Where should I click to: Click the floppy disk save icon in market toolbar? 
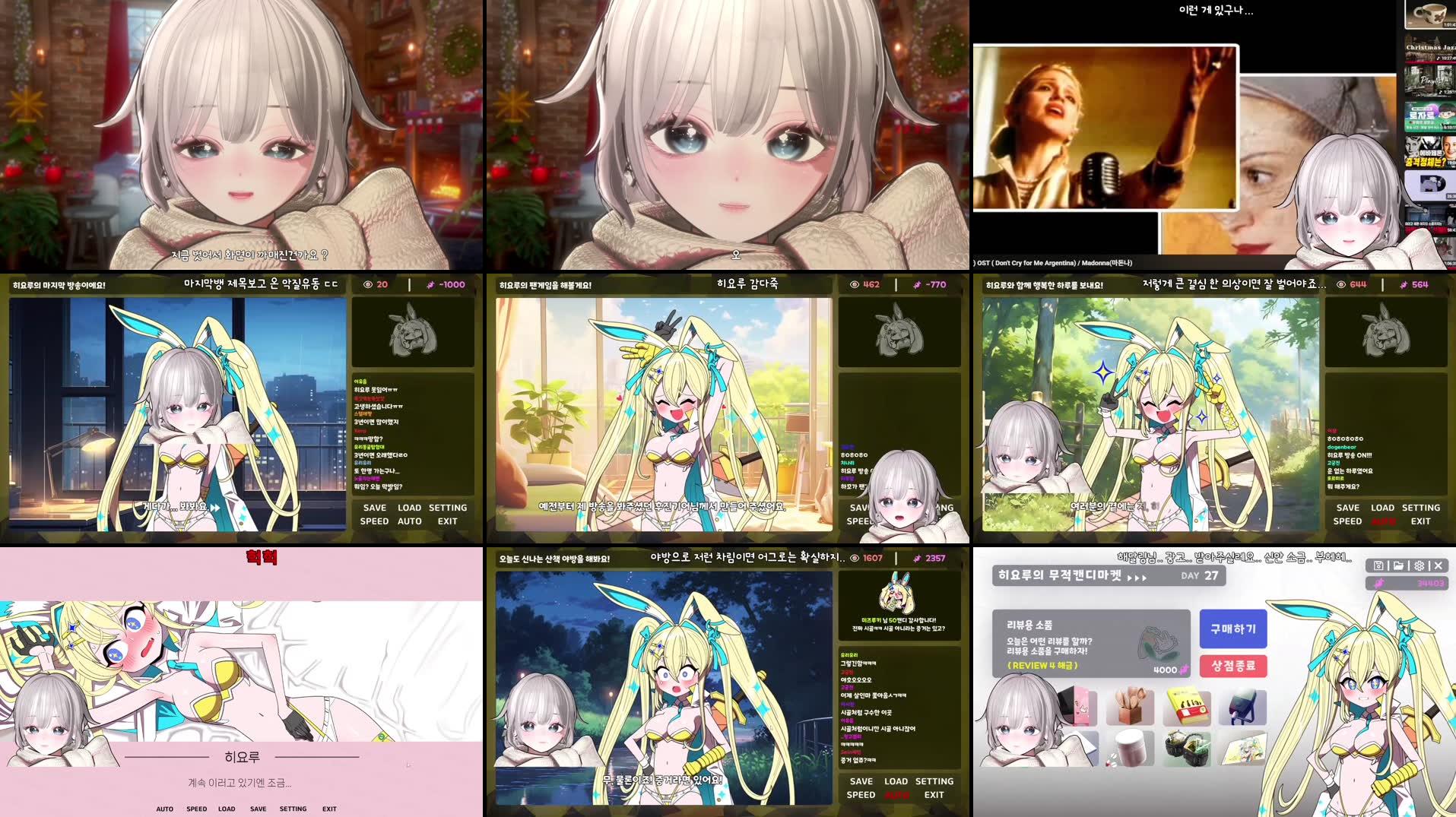1379,565
